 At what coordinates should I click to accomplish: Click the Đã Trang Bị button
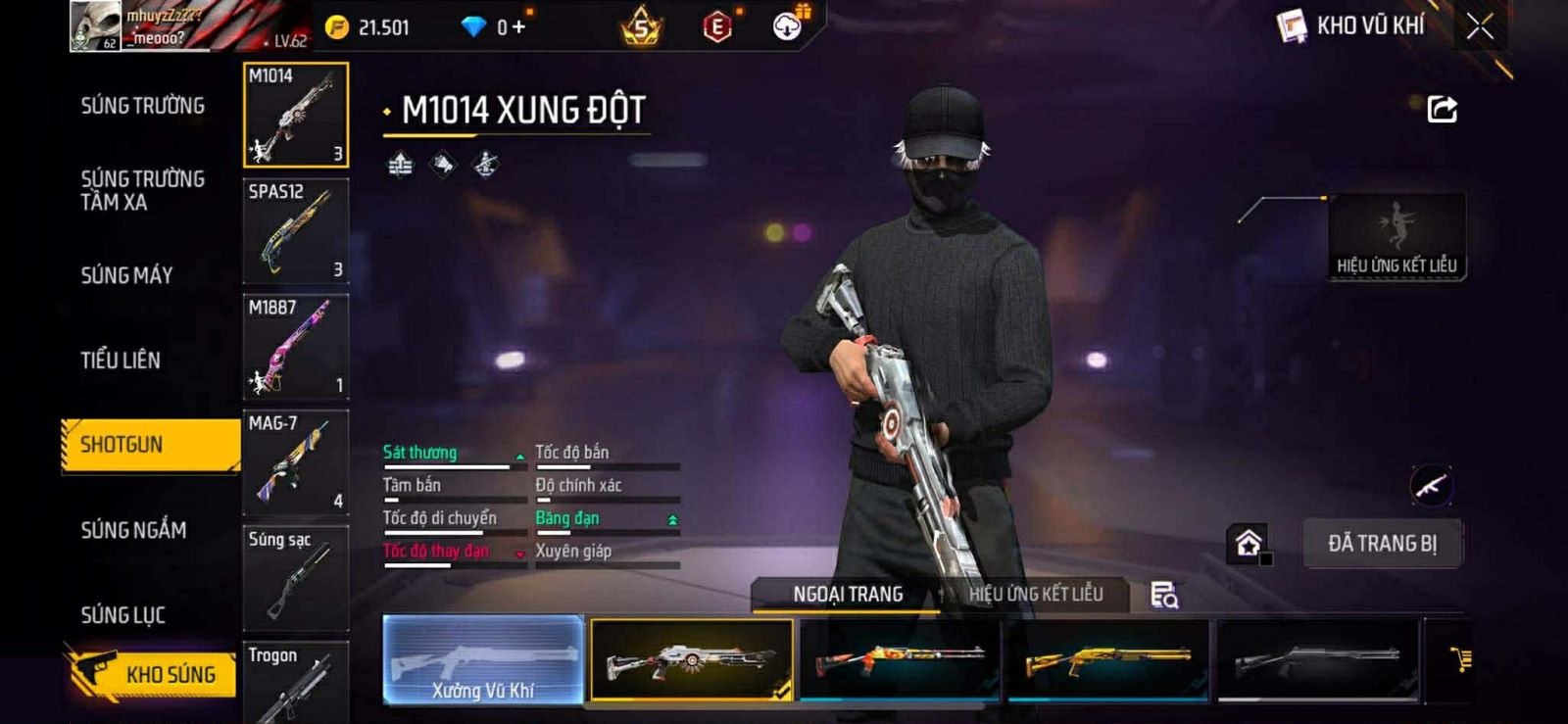click(1382, 544)
